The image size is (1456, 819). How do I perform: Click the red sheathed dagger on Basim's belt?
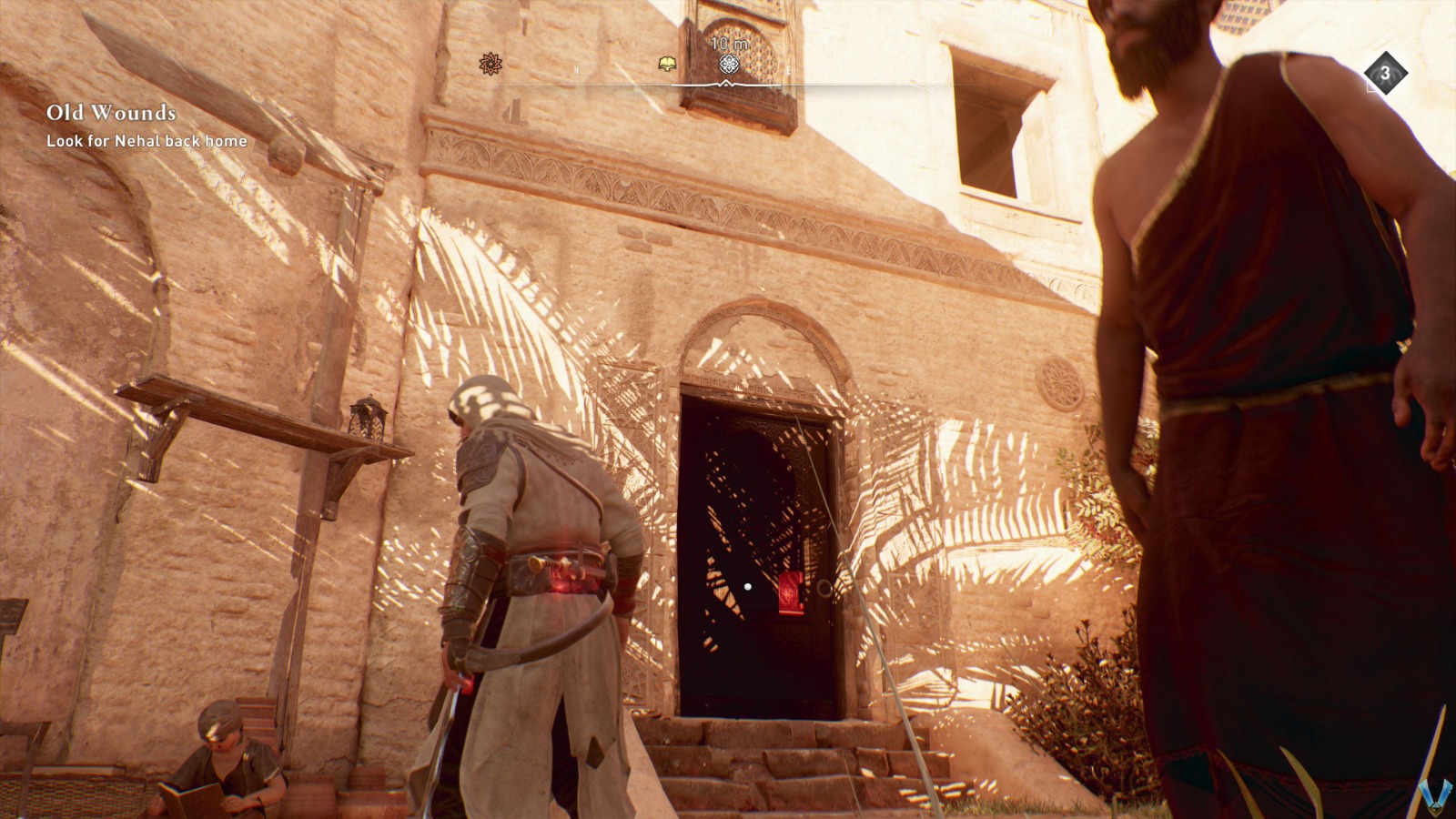pyautogui.click(x=561, y=569)
